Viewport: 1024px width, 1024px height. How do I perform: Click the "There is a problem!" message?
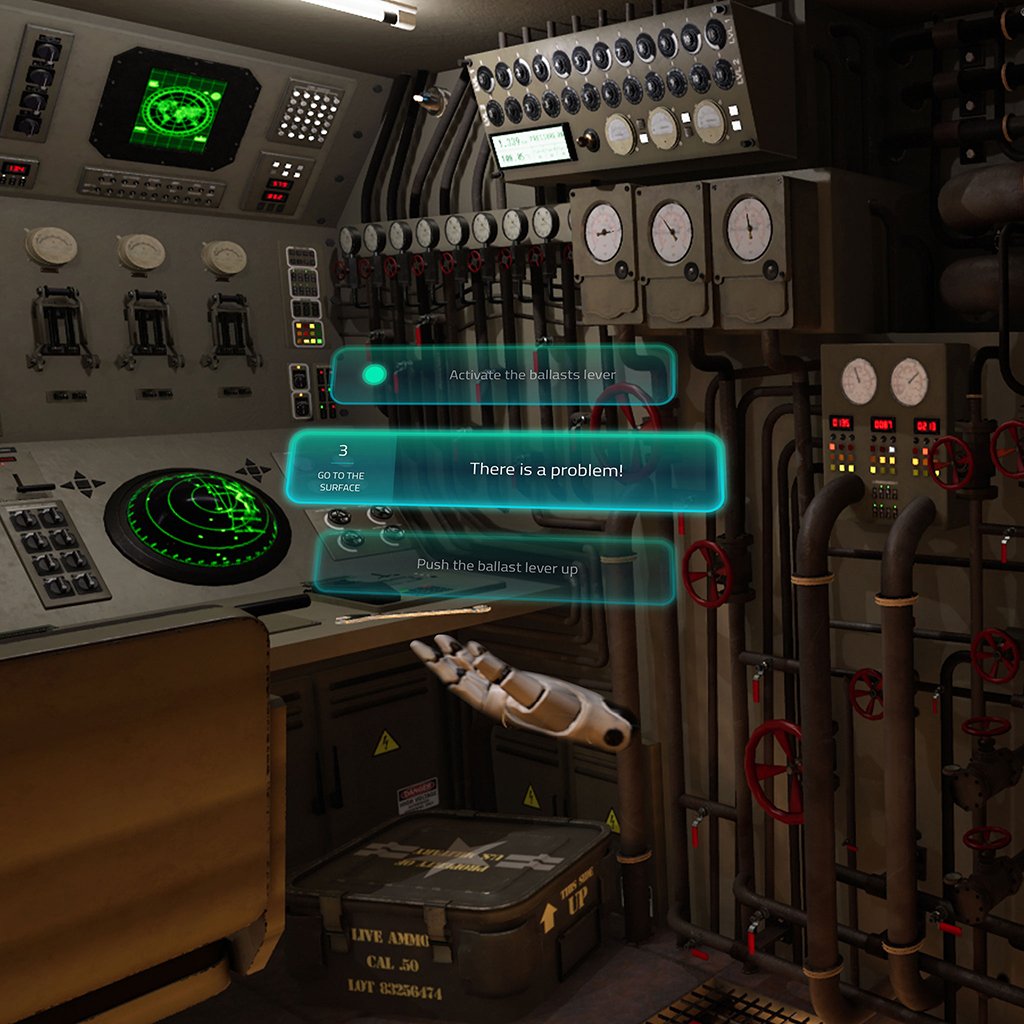click(546, 469)
